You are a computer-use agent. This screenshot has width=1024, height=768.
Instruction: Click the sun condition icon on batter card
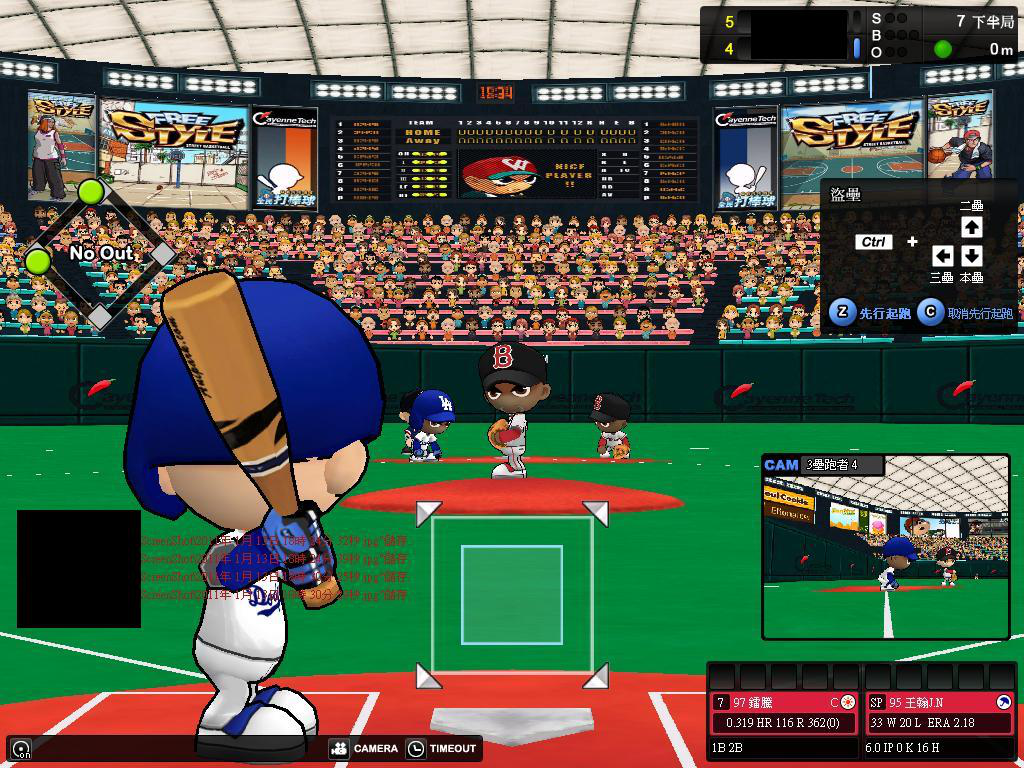coord(848,702)
